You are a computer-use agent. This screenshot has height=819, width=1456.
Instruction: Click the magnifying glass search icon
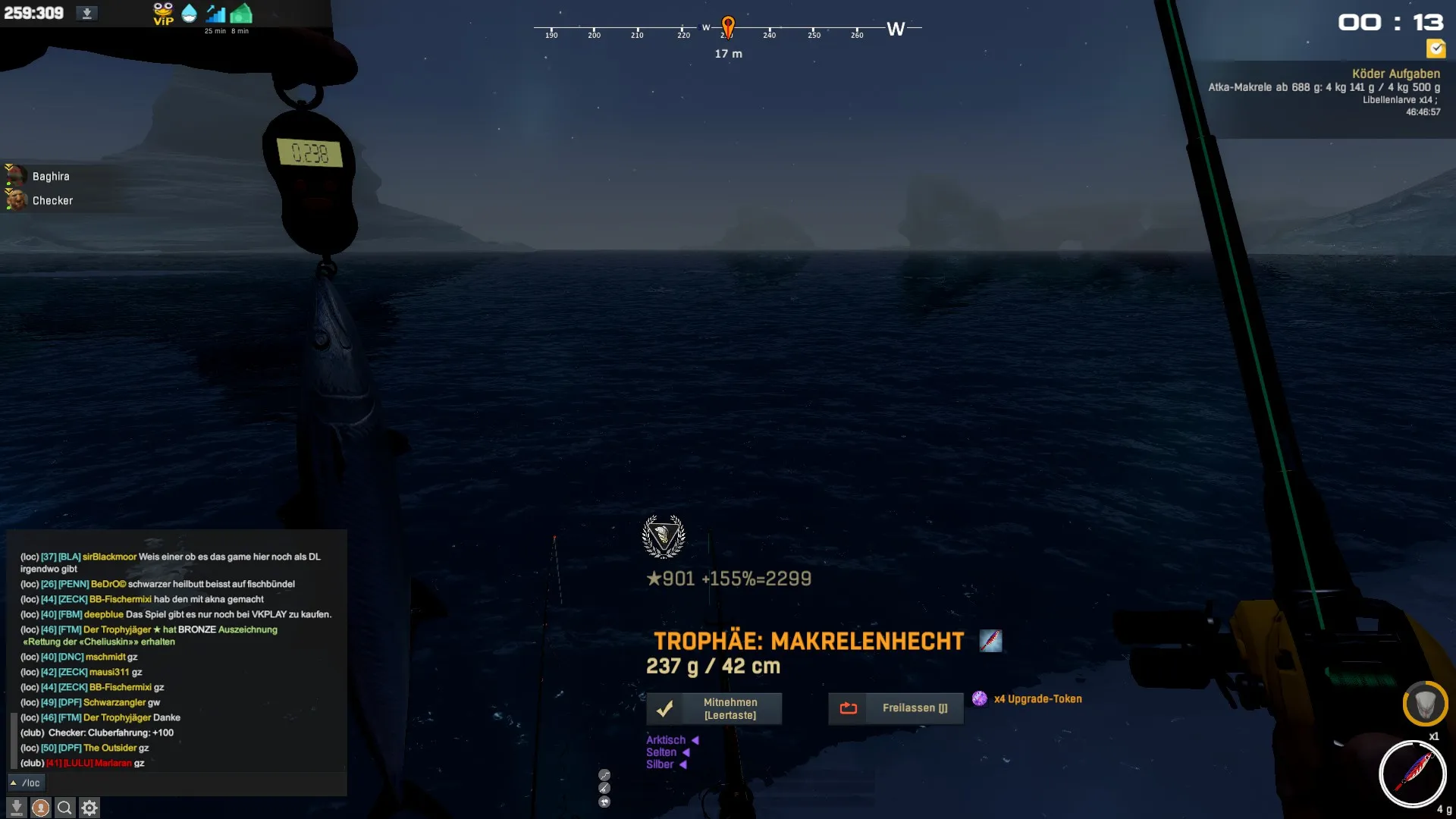click(65, 808)
